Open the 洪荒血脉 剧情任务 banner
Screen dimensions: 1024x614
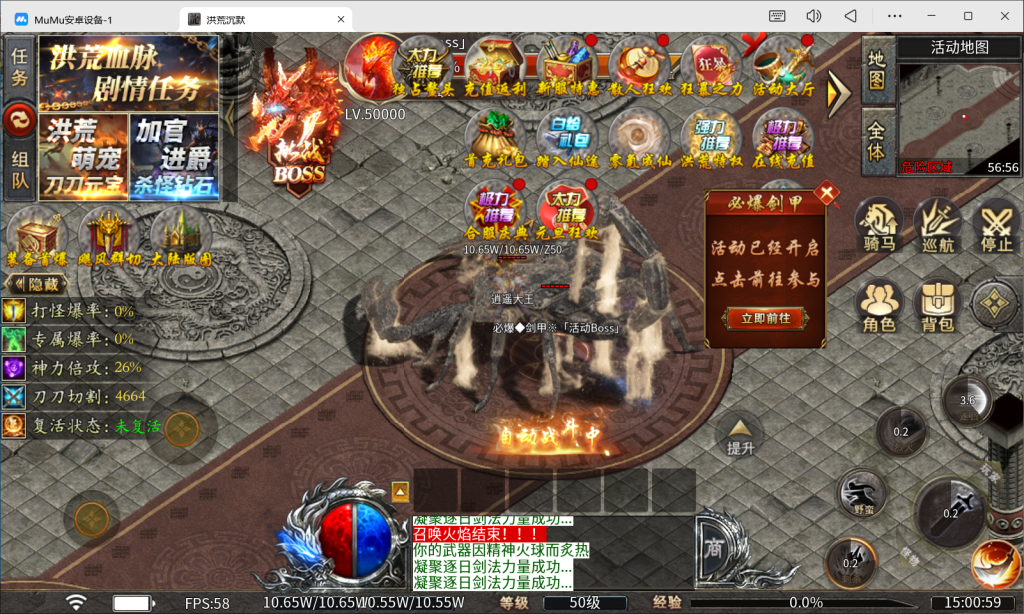(128, 74)
